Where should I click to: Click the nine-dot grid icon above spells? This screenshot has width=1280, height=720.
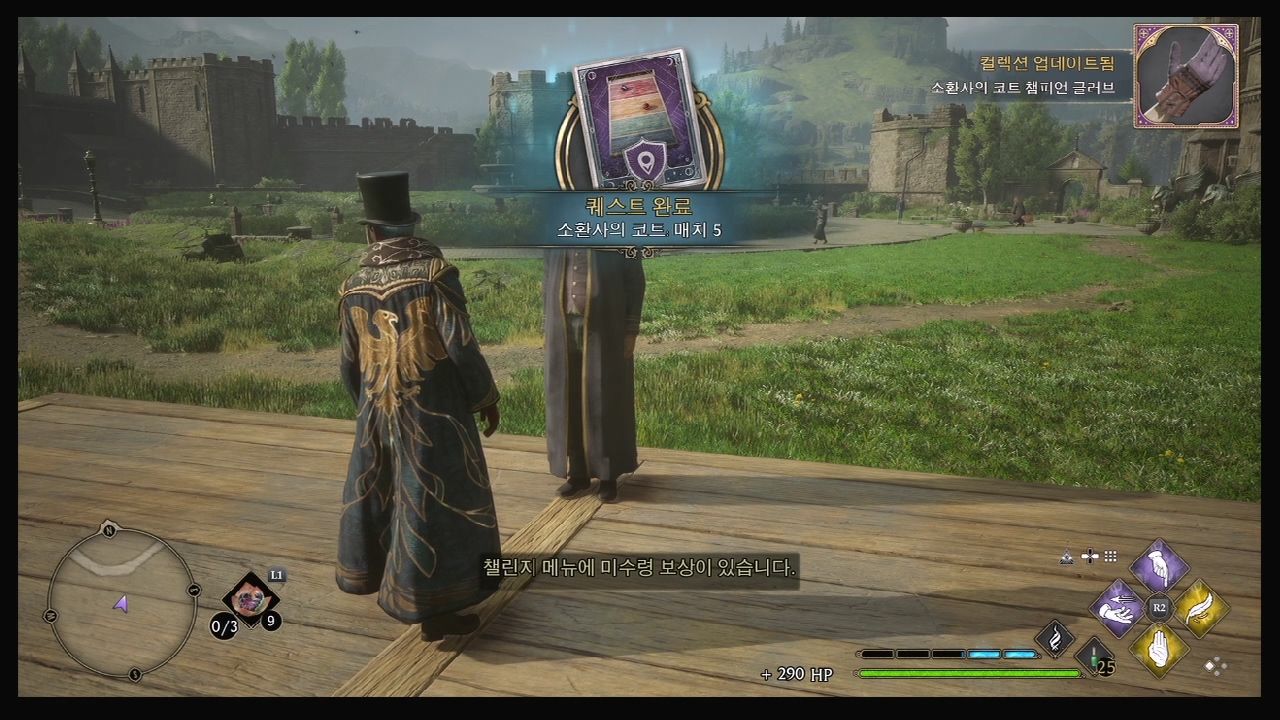[1110, 556]
